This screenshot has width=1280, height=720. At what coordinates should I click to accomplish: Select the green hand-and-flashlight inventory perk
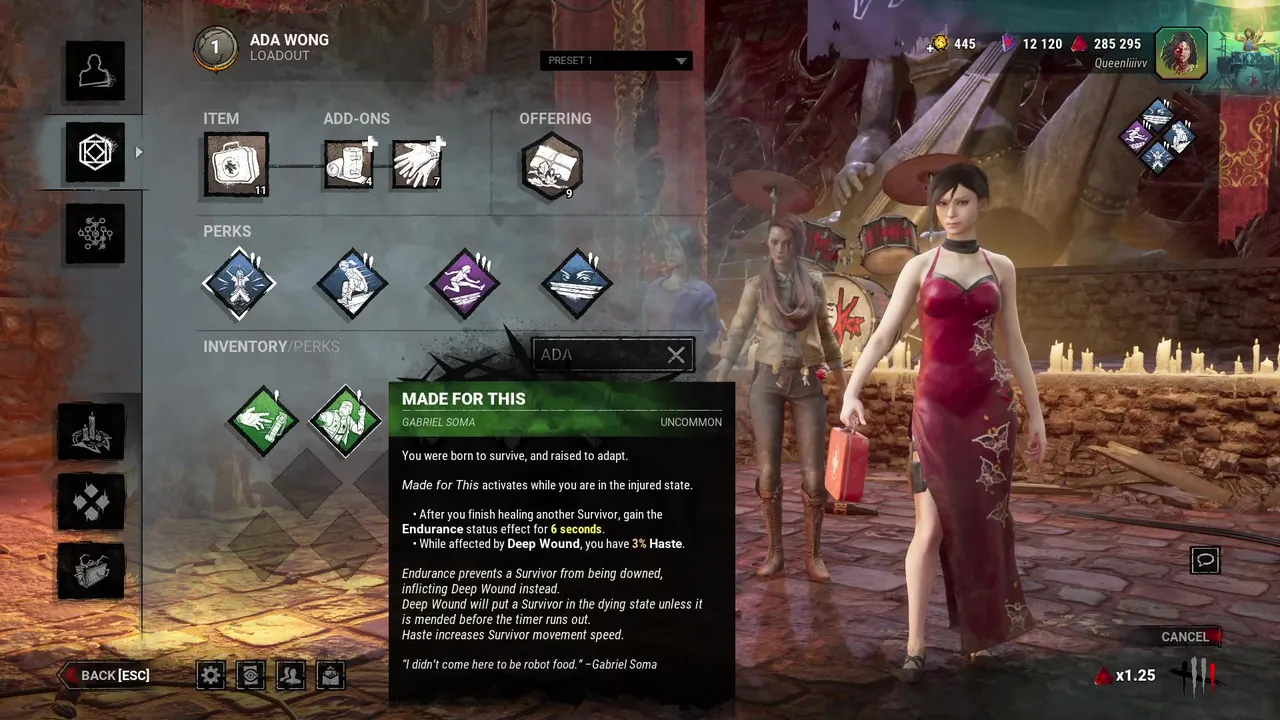coord(263,420)
